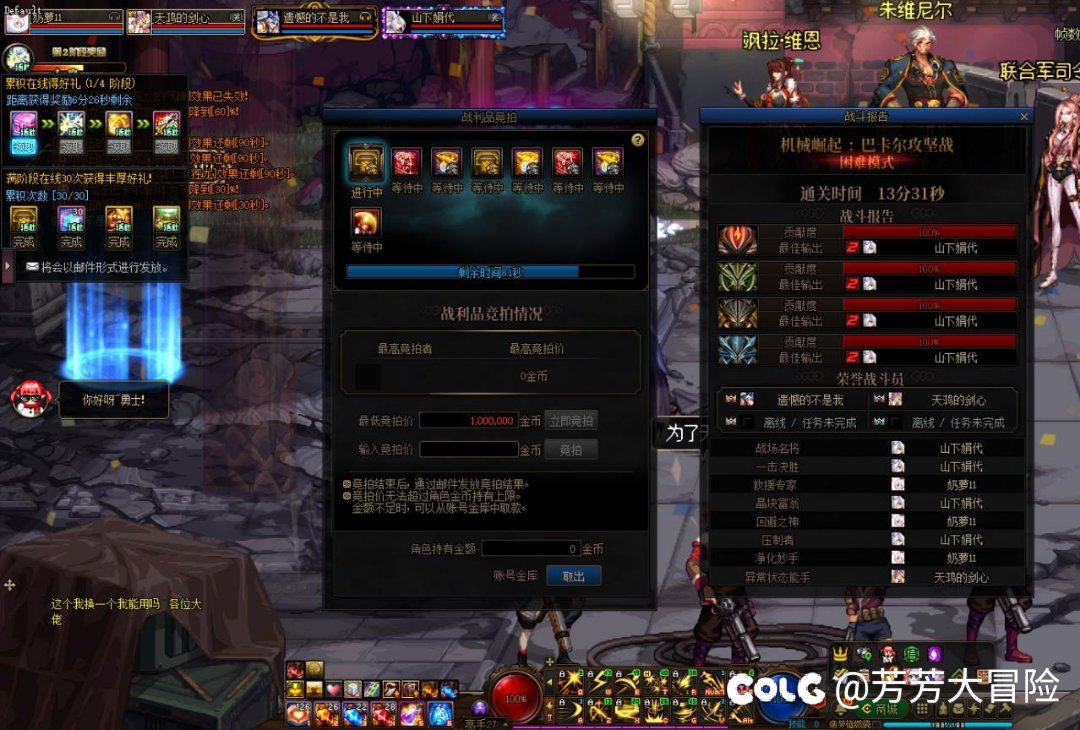Select party member 天玛的剑心 frame
The image size is (1080, 730).
186,22
